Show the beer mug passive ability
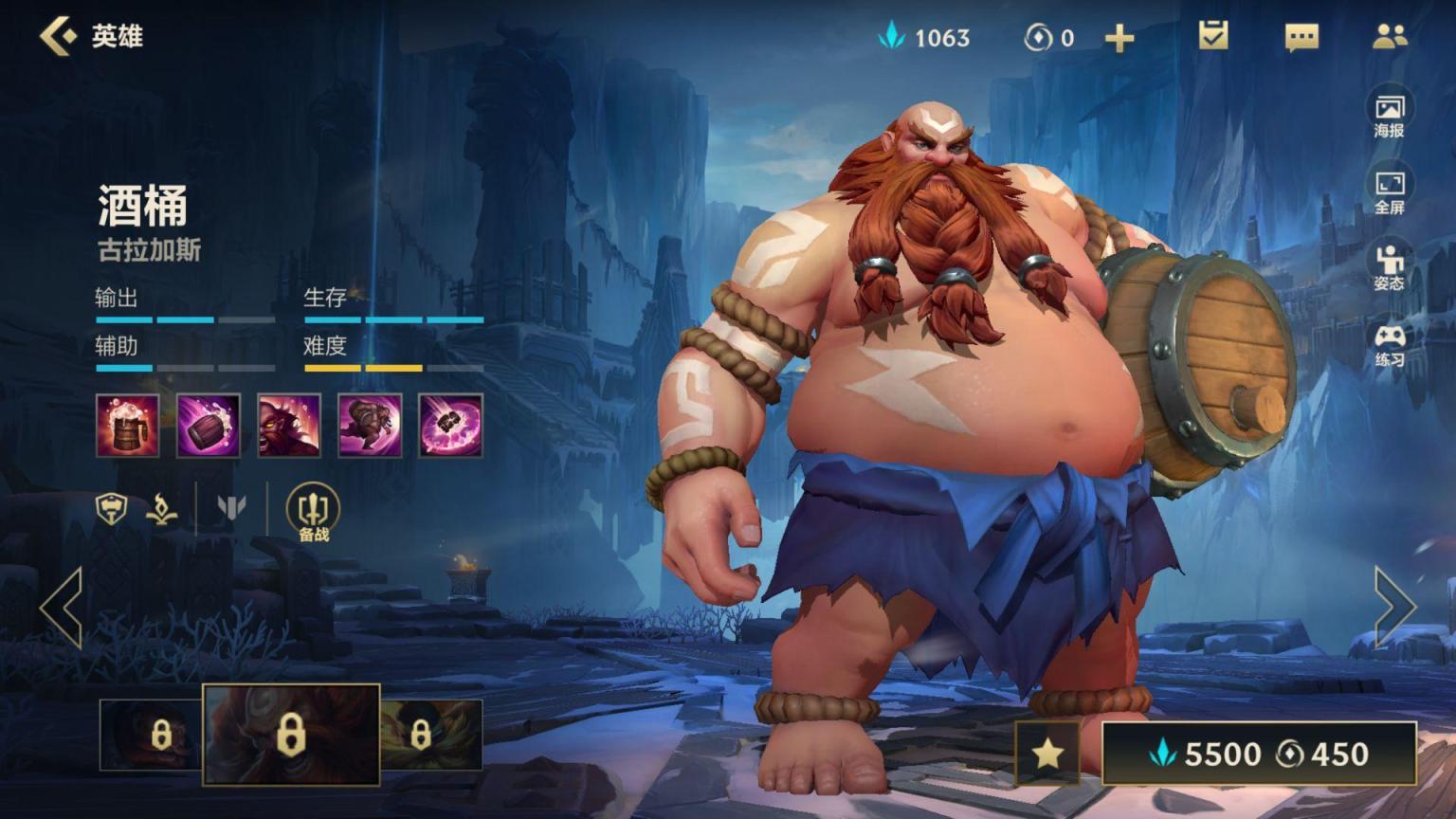Image resolution: width=1456 pixels, height=819 pixels. (128, 426)
